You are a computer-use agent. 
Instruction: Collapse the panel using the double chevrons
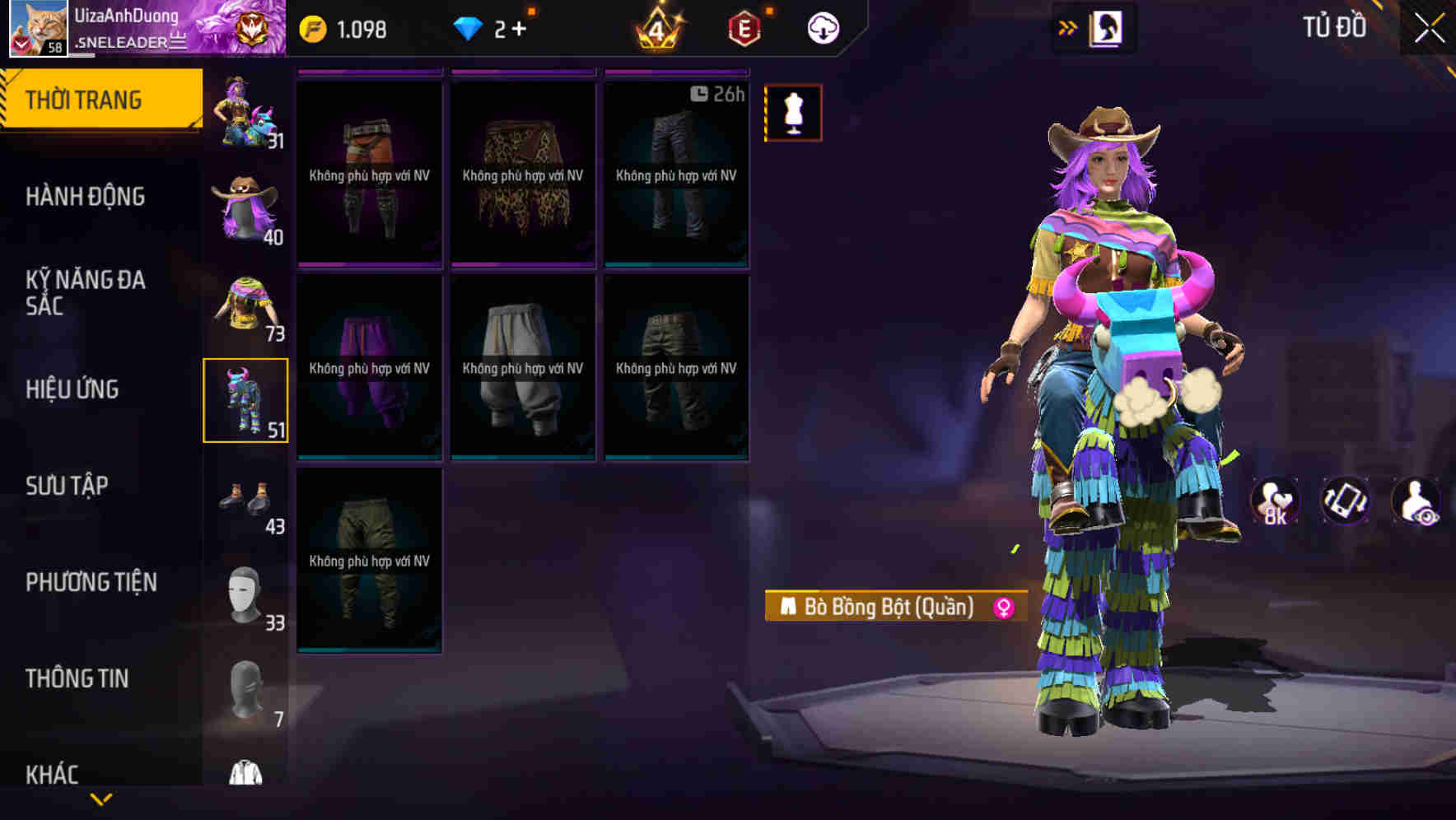click(x=1068, y=26)
